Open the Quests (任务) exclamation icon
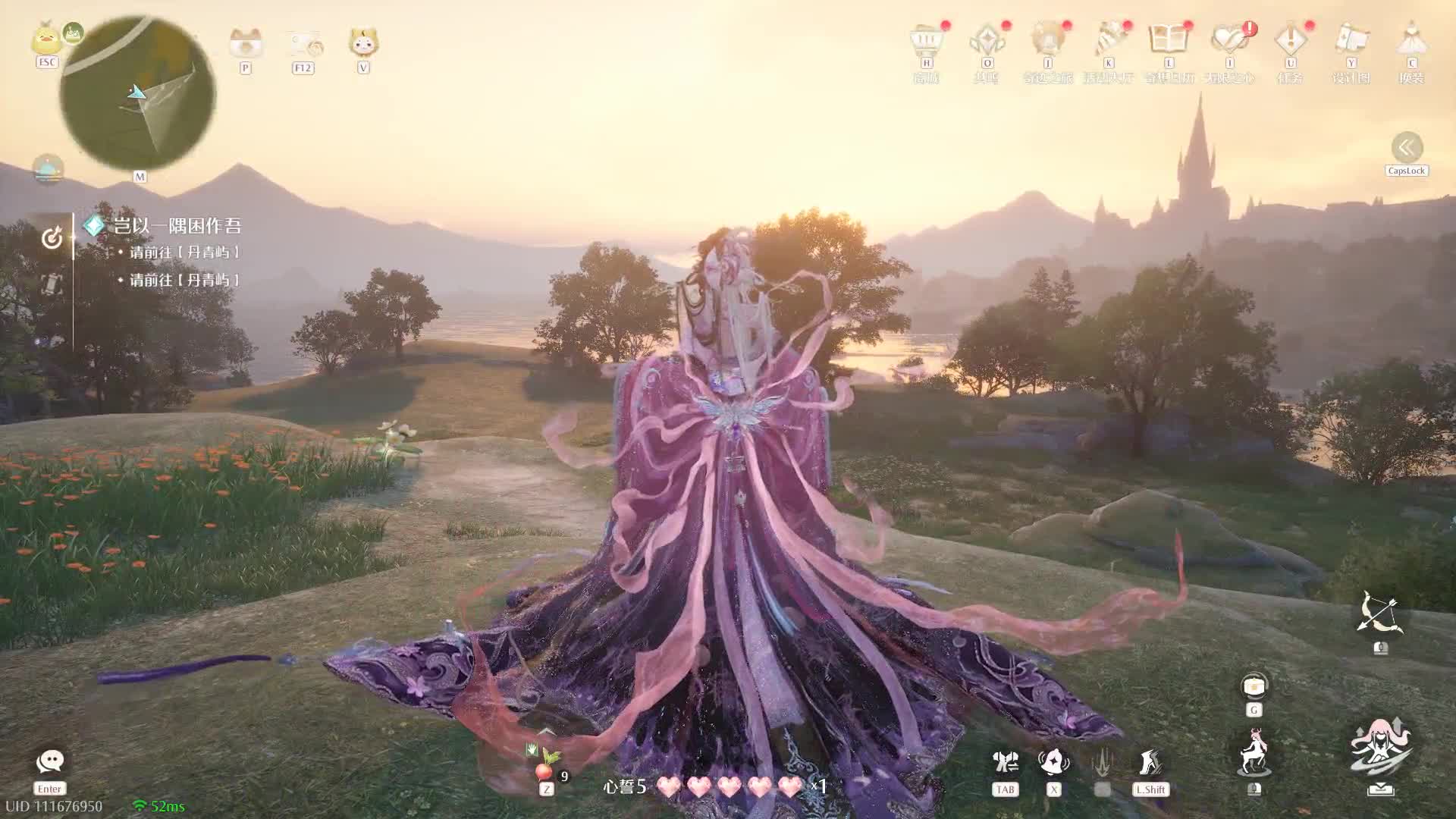Viewport: 1456px width, 819px height. (x=1290, y=40)
